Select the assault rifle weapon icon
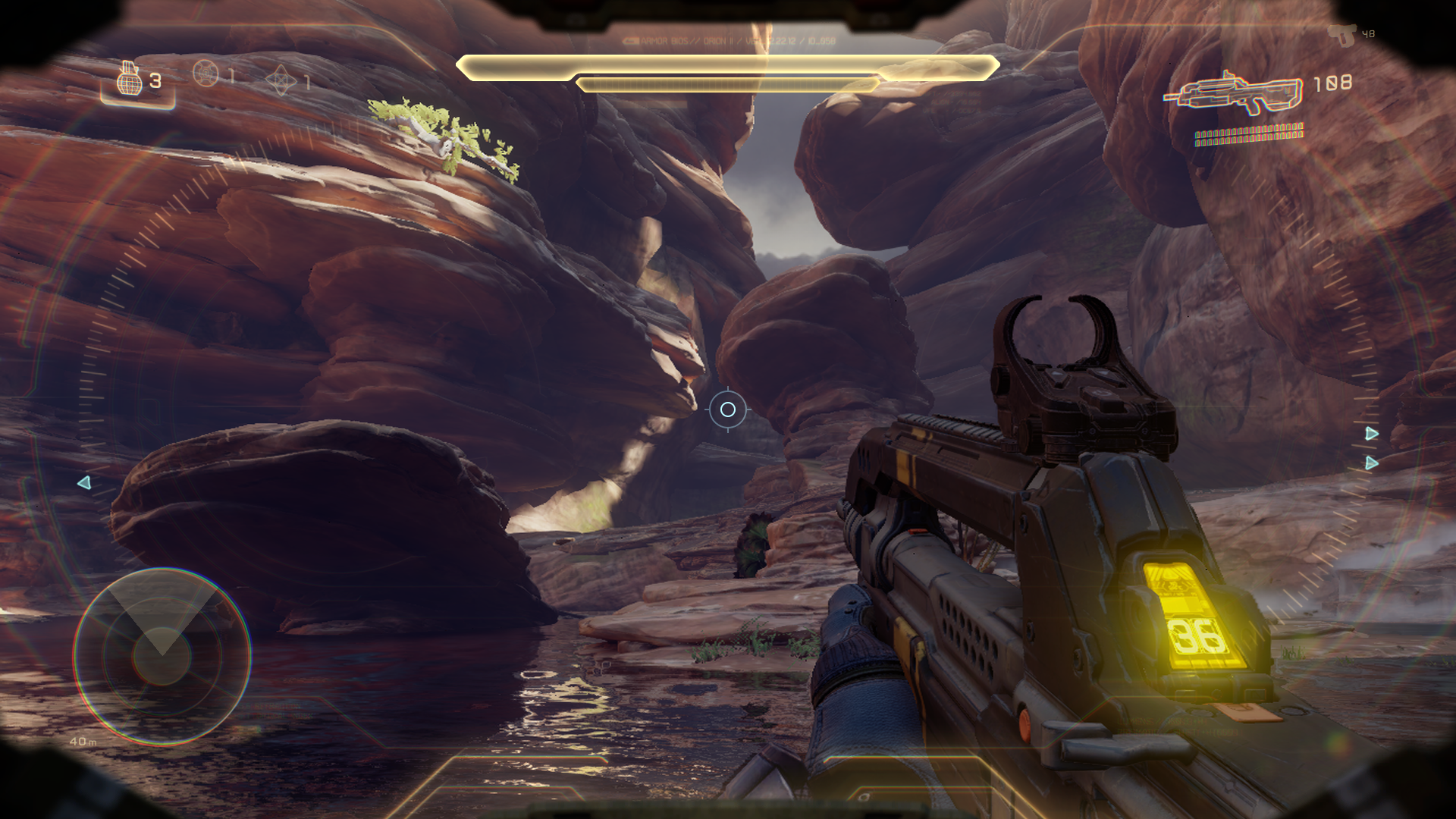 click(x=1234, y=94)
